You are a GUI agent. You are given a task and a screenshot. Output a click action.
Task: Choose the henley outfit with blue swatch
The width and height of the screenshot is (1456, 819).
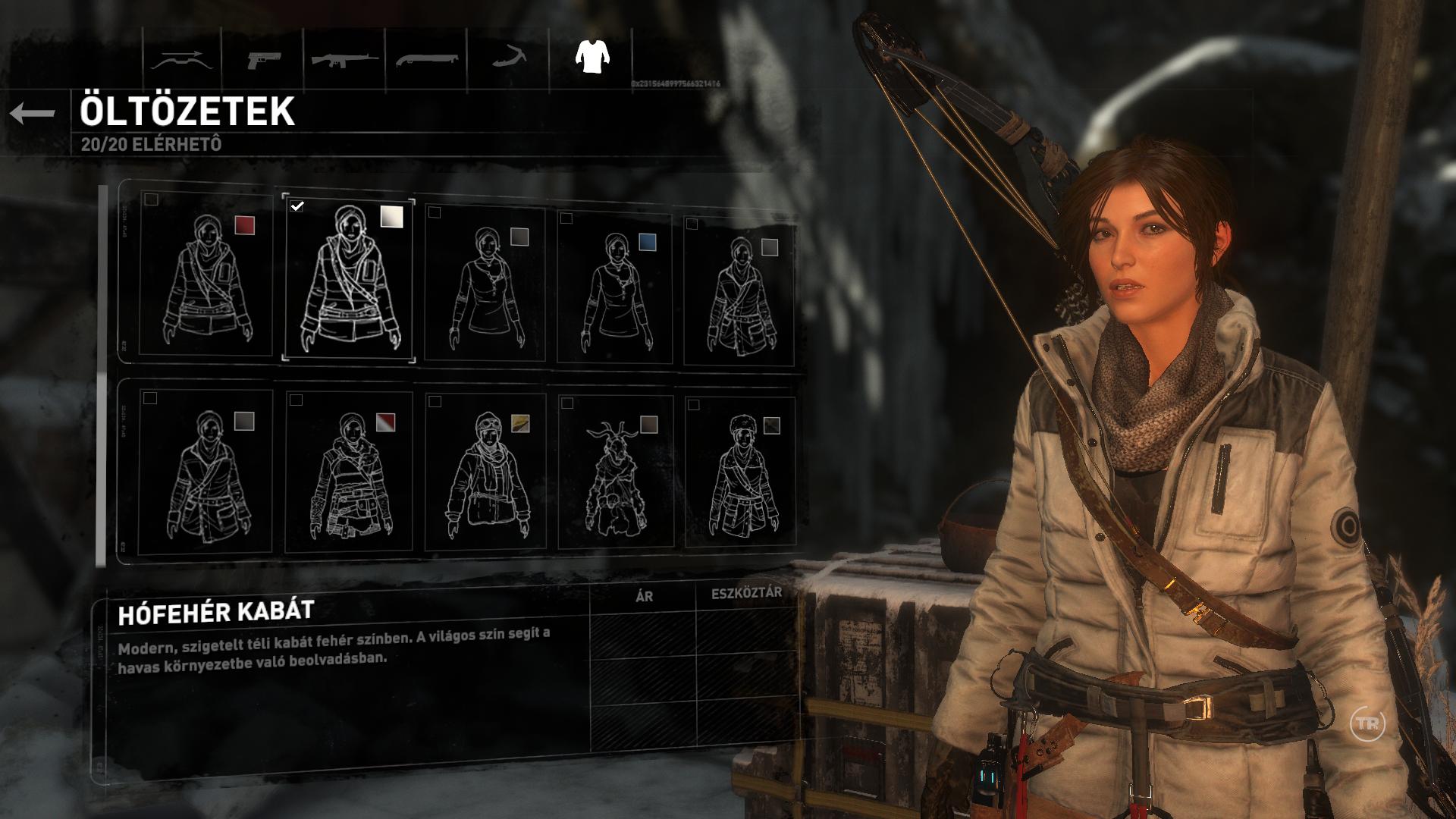tap(614, 287)
